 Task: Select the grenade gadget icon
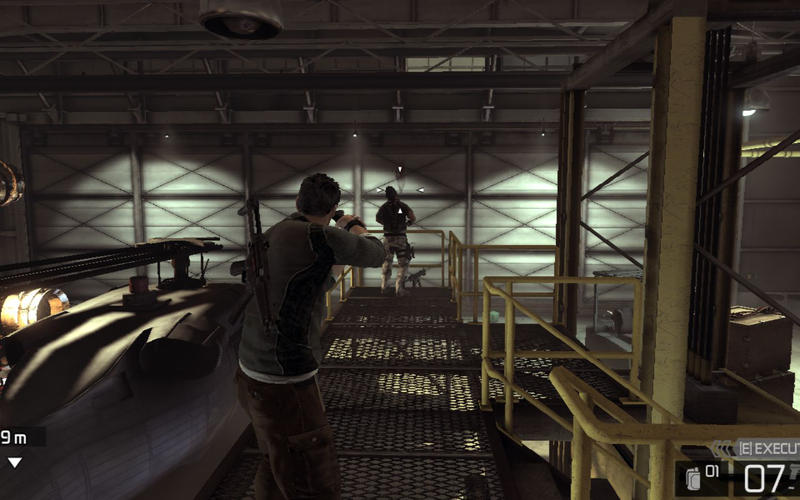click(692, 477)
